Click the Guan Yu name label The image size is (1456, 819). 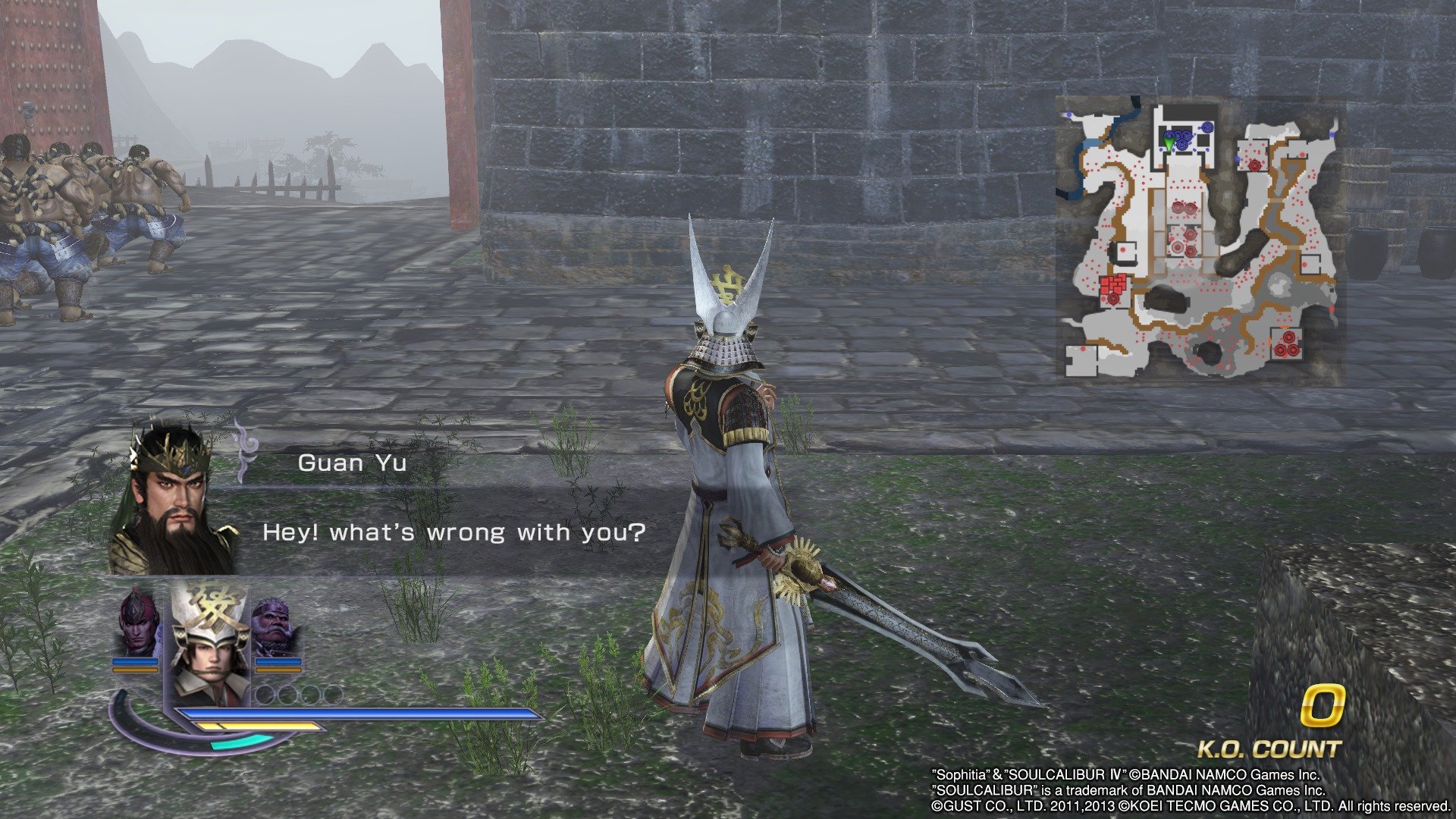coord(350,463)
